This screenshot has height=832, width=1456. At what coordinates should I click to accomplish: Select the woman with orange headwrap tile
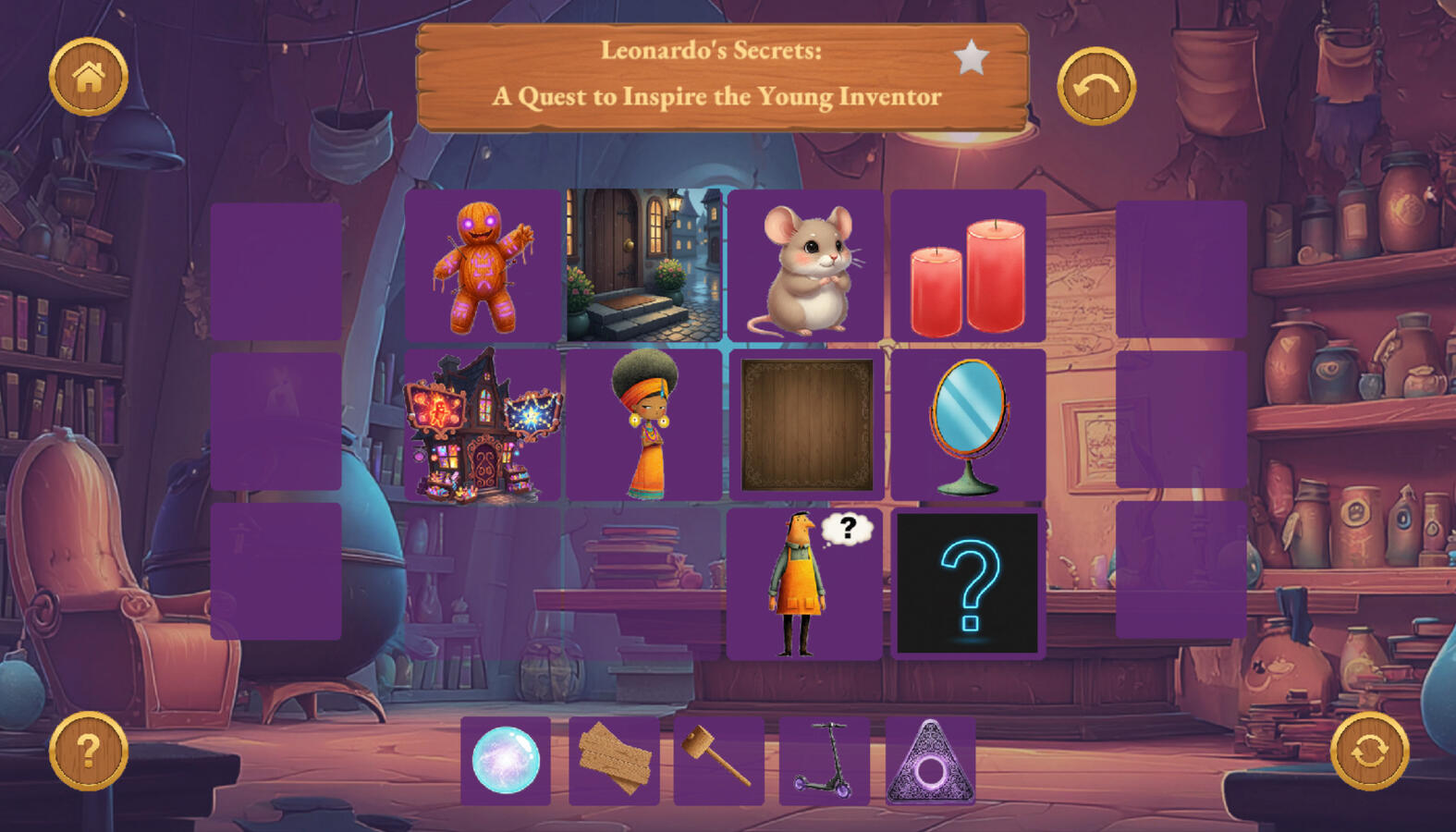(644, 425)
